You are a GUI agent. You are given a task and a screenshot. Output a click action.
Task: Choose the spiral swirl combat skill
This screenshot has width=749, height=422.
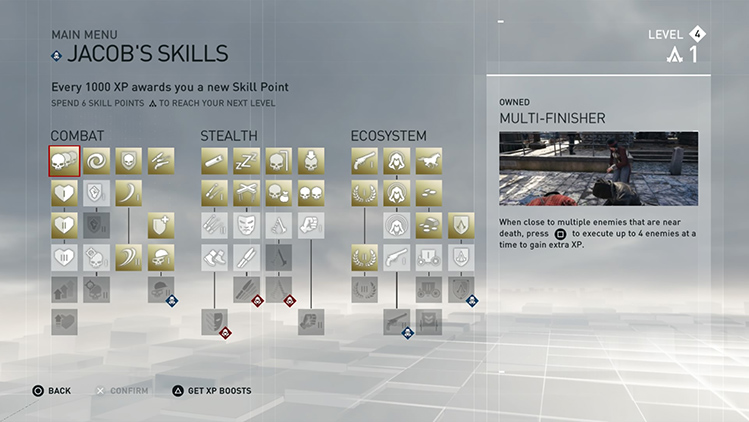click(x=97, y=160)
